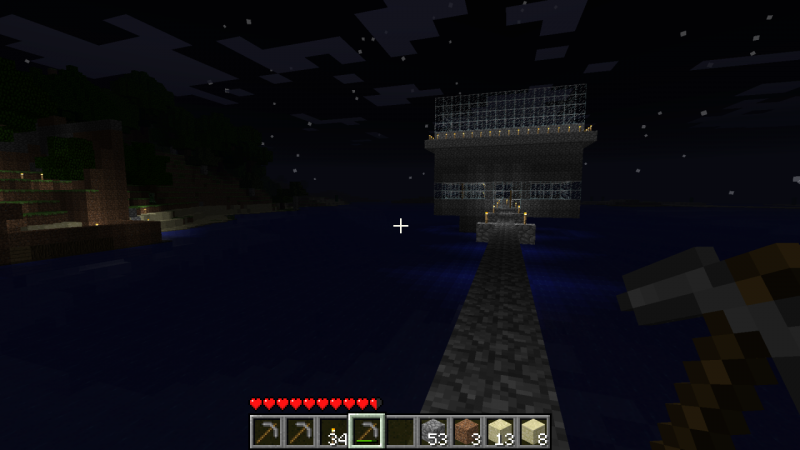Select the torch stack of 34

tap(333, 432)
